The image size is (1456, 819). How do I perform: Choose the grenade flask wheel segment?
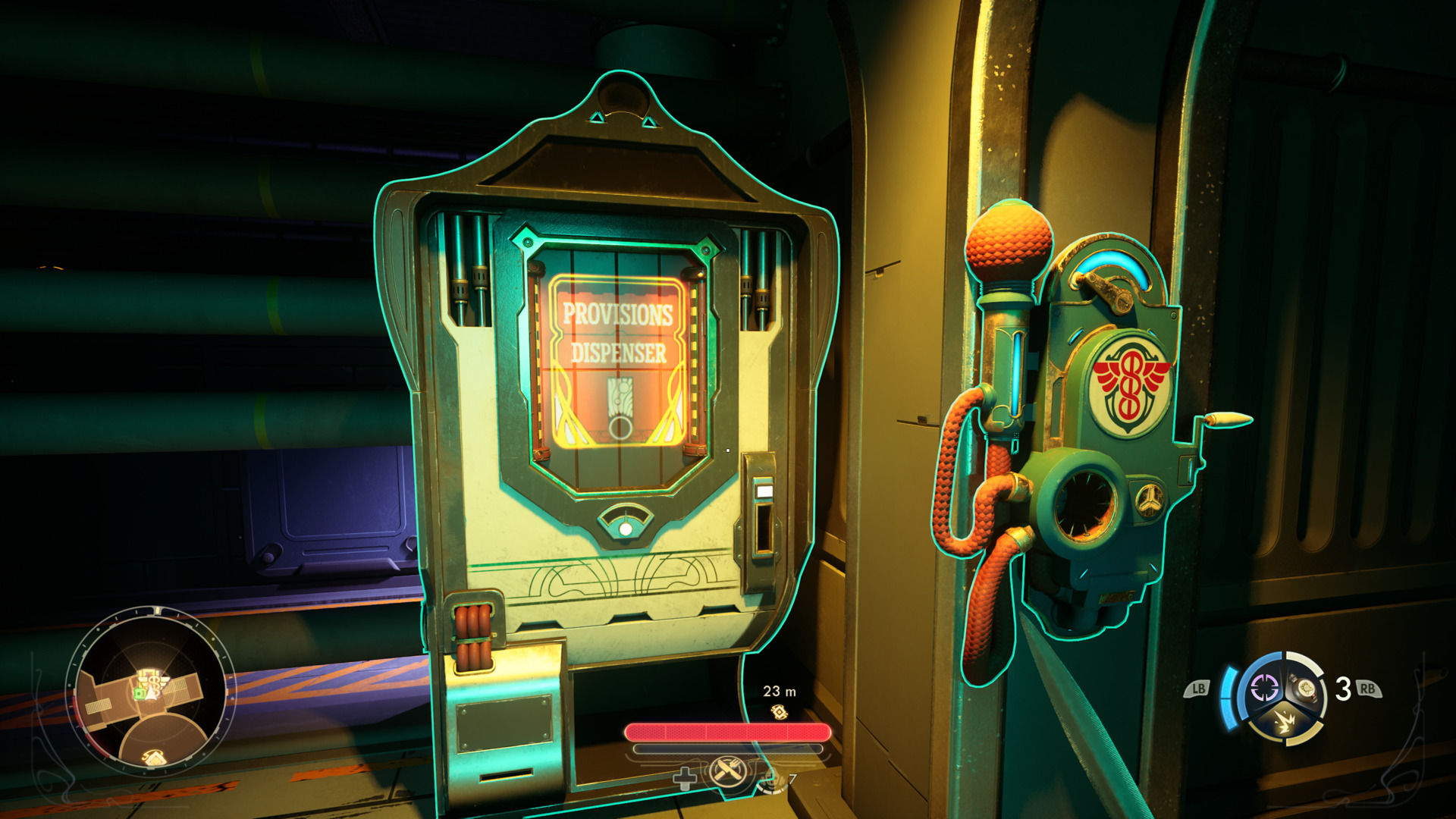tap(1306, 689)
